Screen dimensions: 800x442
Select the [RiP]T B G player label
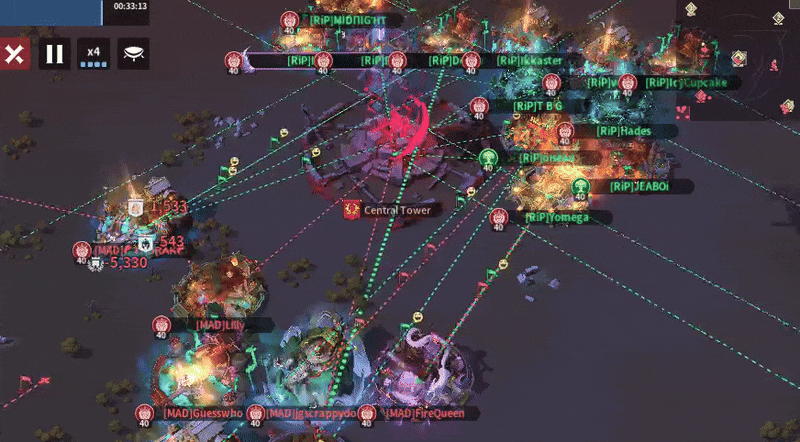[538, 105]
